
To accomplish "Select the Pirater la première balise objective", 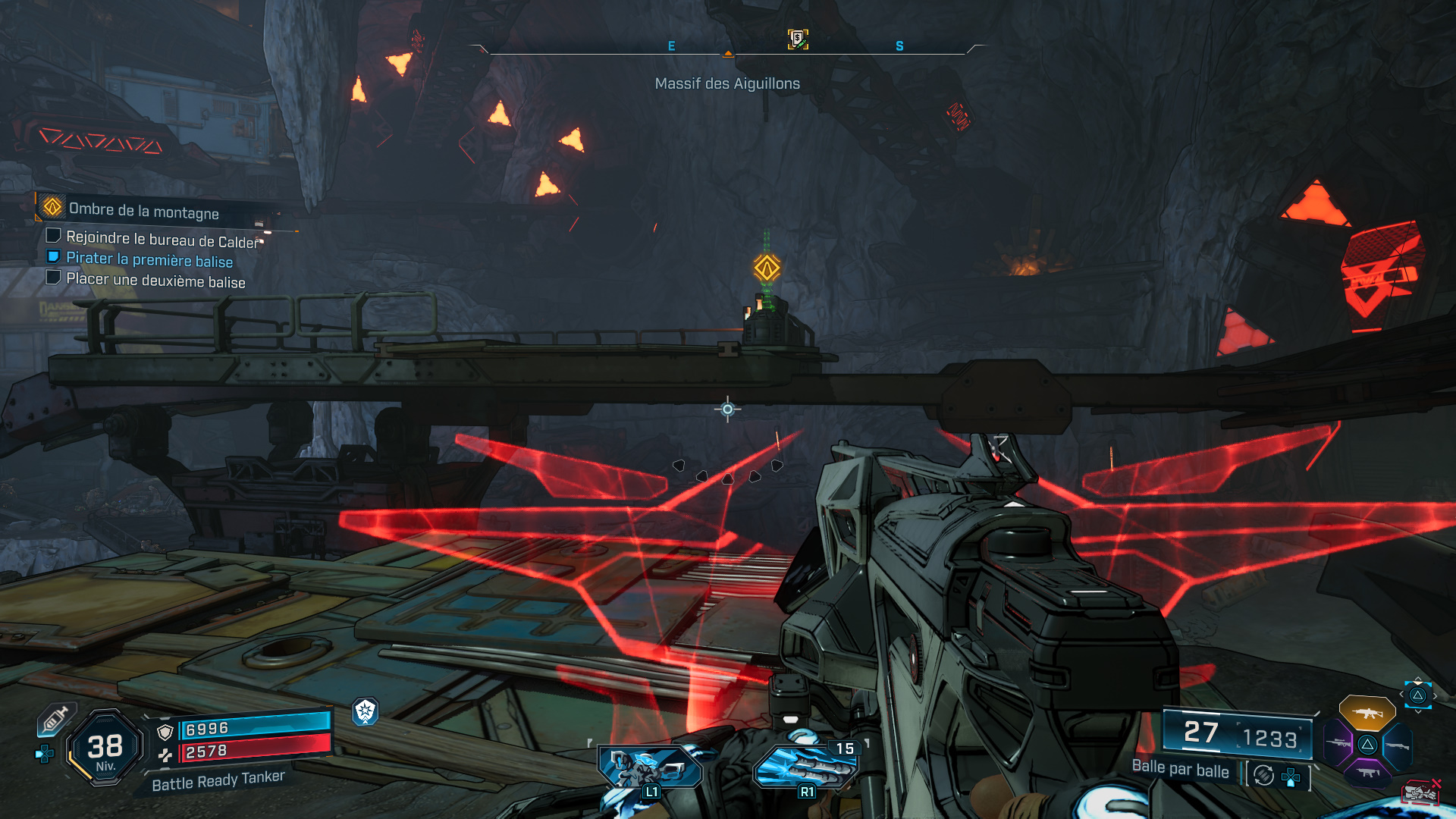I will pos(149,259).
